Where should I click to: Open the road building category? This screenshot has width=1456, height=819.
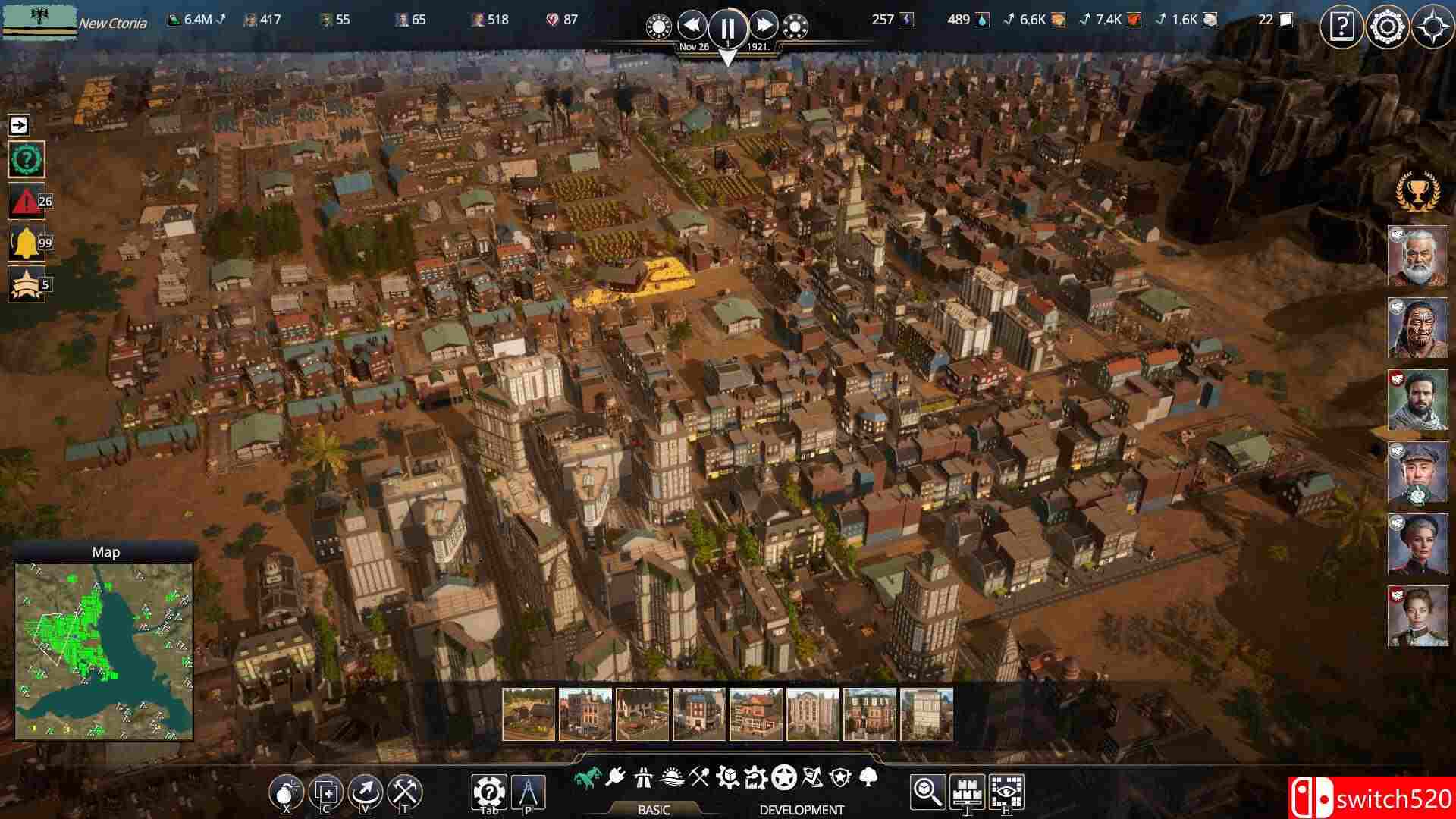click(x=643, y=777)
